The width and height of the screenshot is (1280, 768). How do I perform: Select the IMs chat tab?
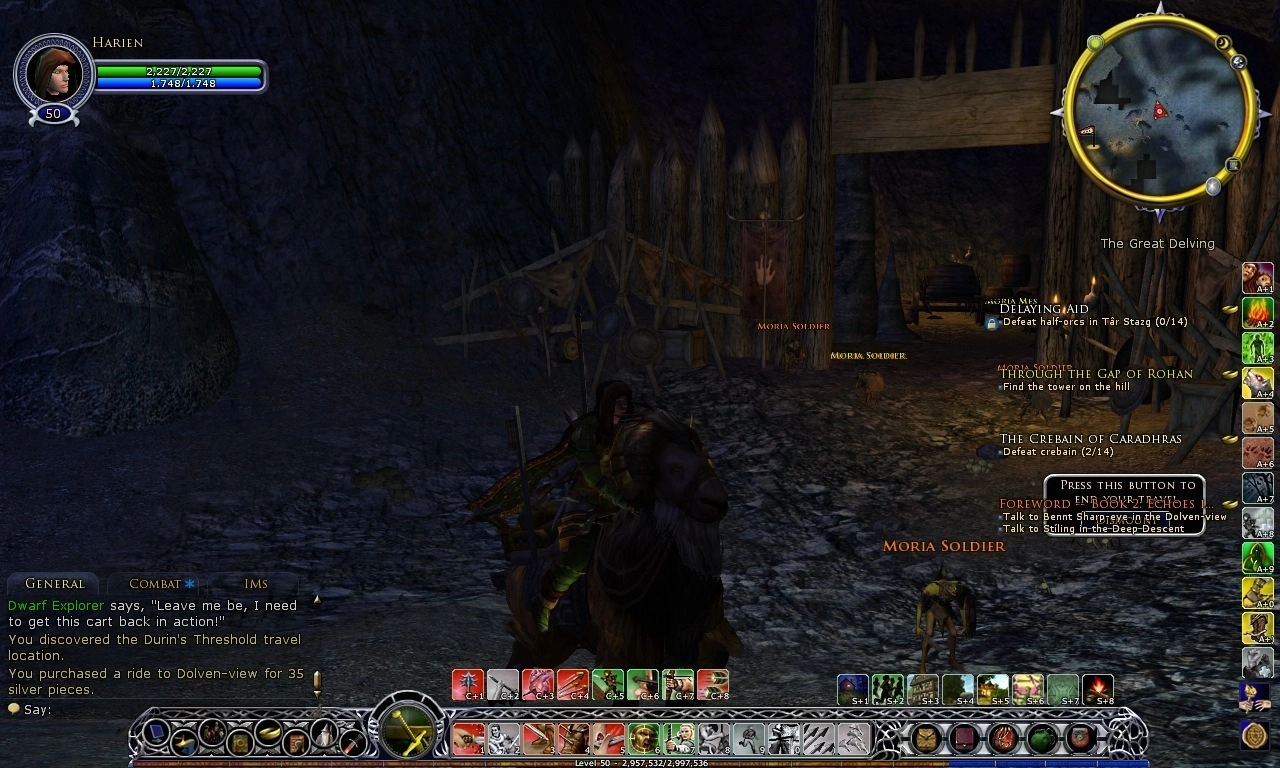point(255,583)
